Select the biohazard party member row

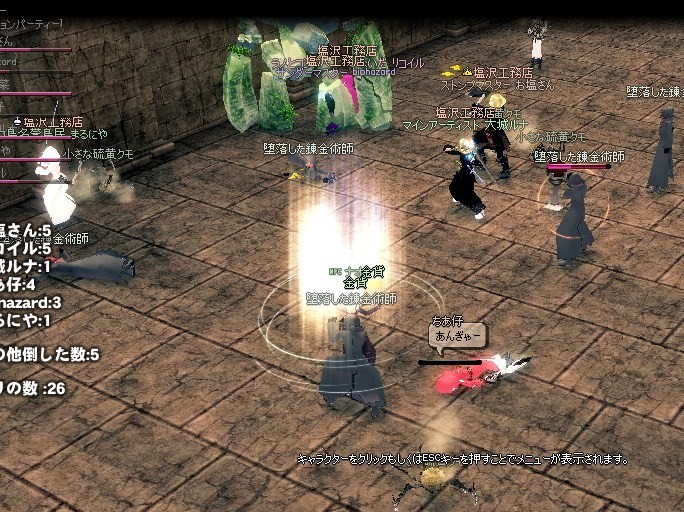[20, 61]
